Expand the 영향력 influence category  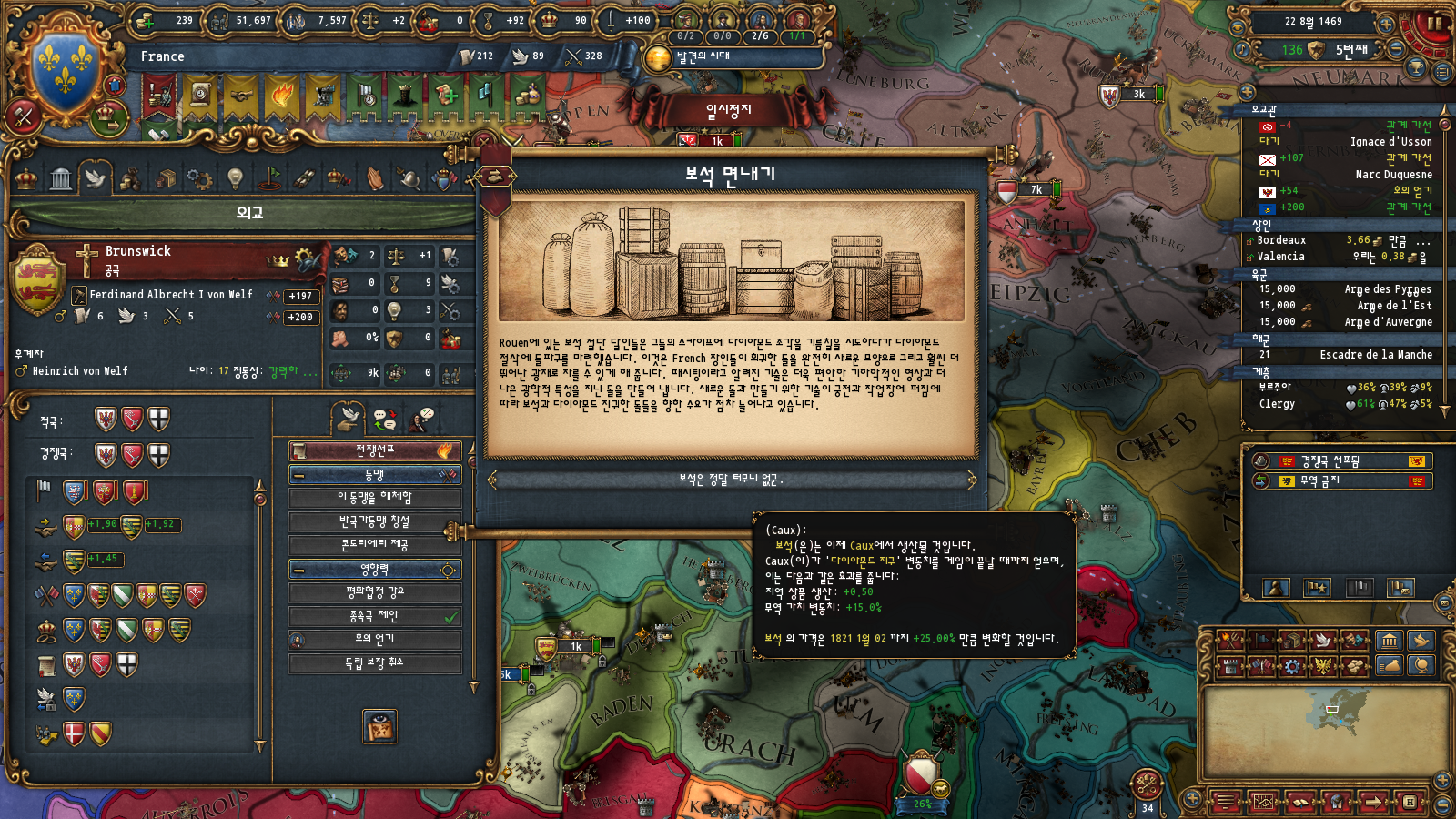[375, 570]
